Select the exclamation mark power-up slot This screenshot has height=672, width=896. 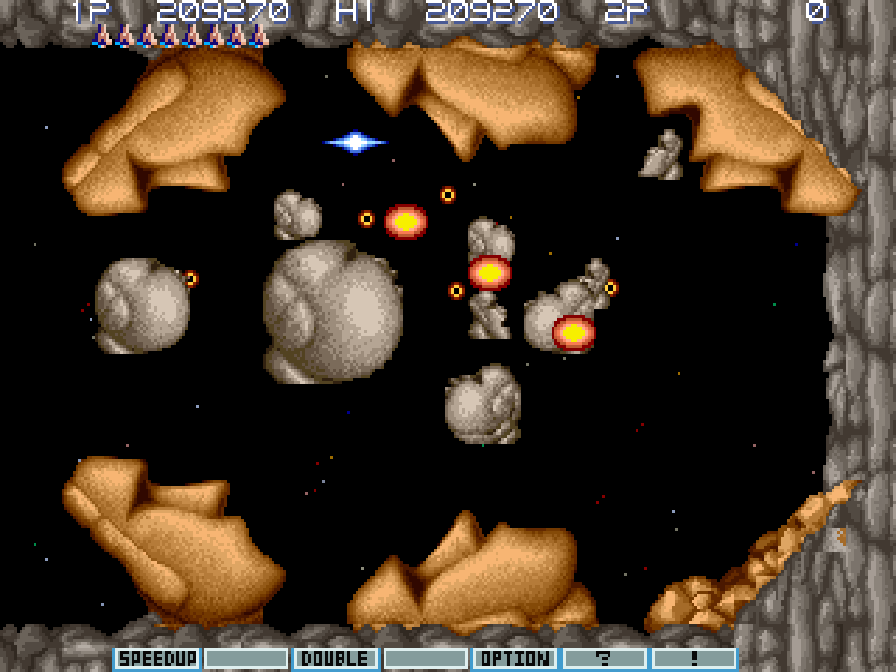pos(693,658)
